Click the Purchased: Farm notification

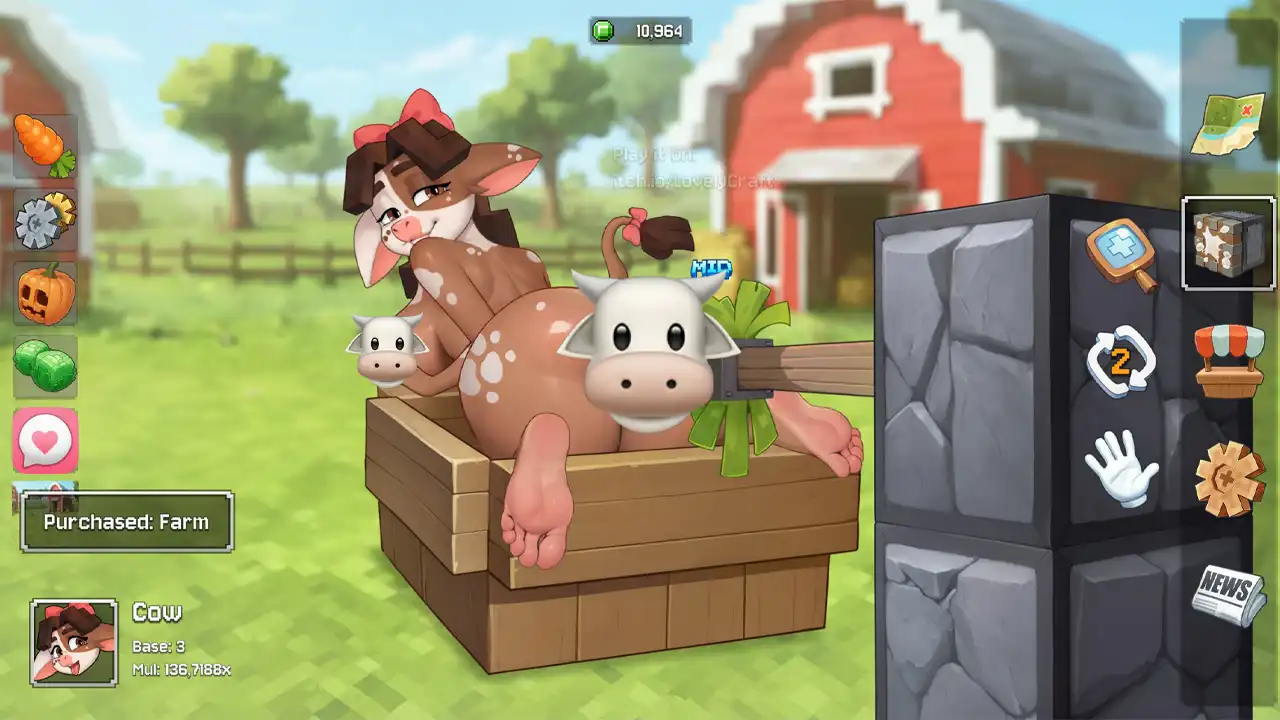(127, 521)
